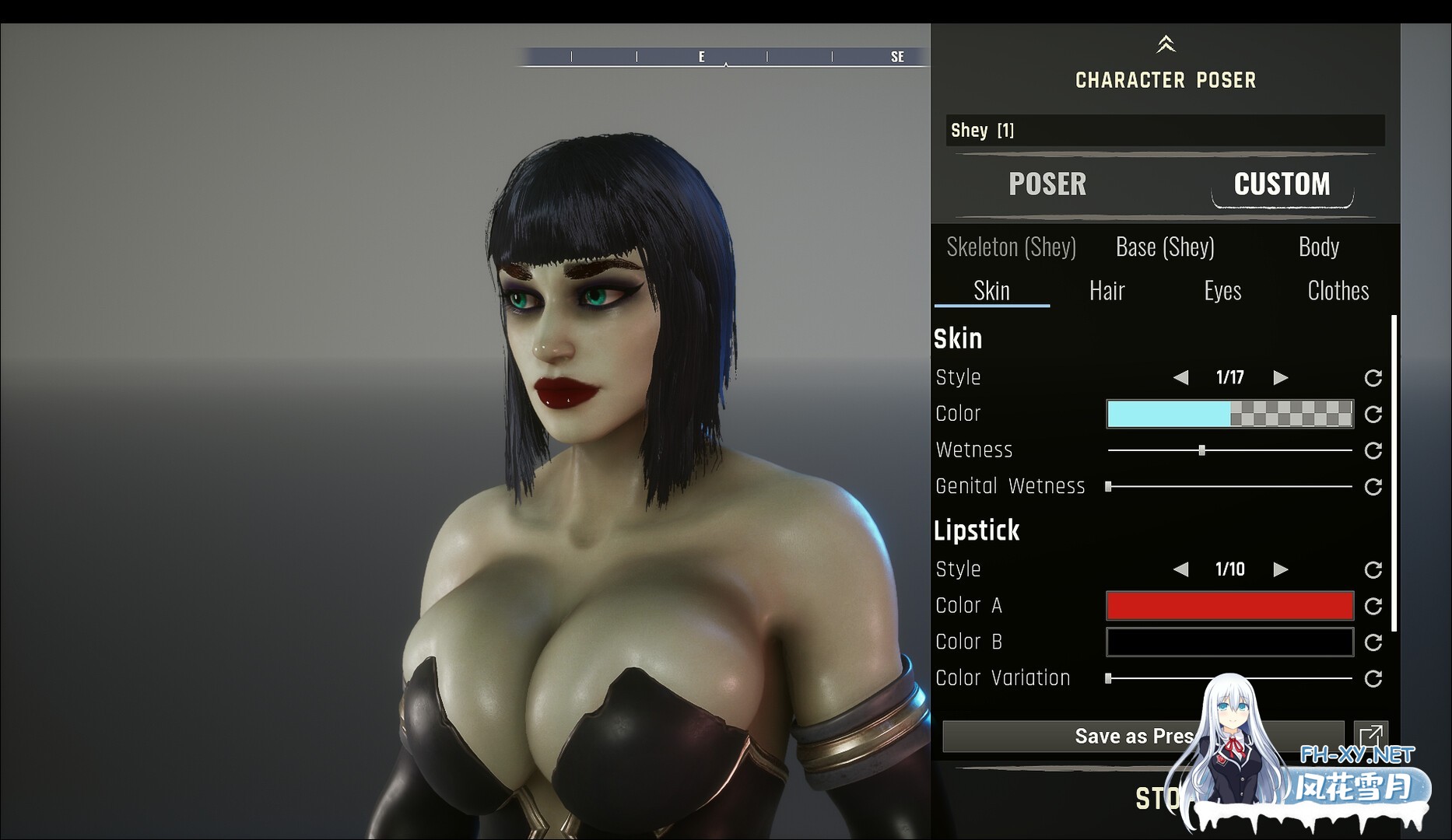The image size is (1452, 840).
Task: Click the skin Wetness slider handle
Action: (x=1202, y=450)
